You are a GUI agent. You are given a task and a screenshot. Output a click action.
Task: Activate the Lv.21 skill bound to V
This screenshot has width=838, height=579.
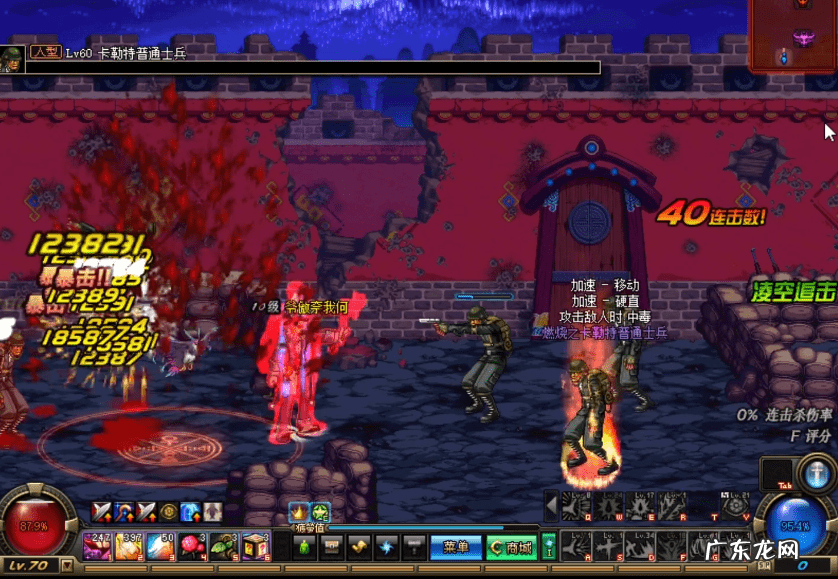[736, 506]
